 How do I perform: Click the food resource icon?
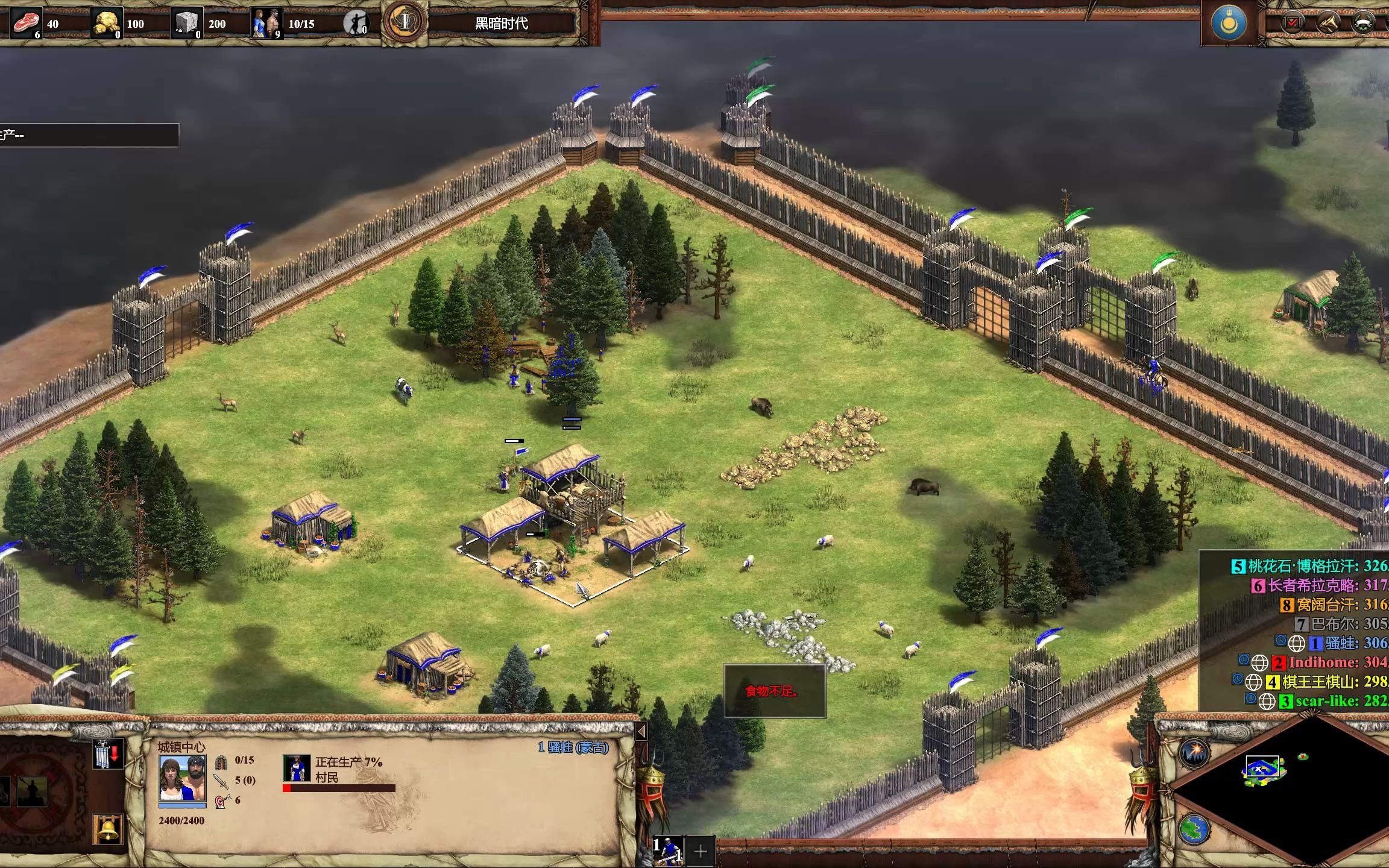26,24
